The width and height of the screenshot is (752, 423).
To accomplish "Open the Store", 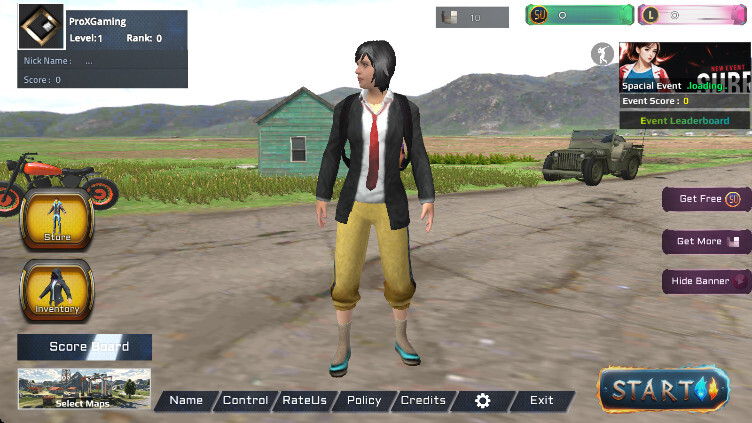I will [x=56, y=219].
